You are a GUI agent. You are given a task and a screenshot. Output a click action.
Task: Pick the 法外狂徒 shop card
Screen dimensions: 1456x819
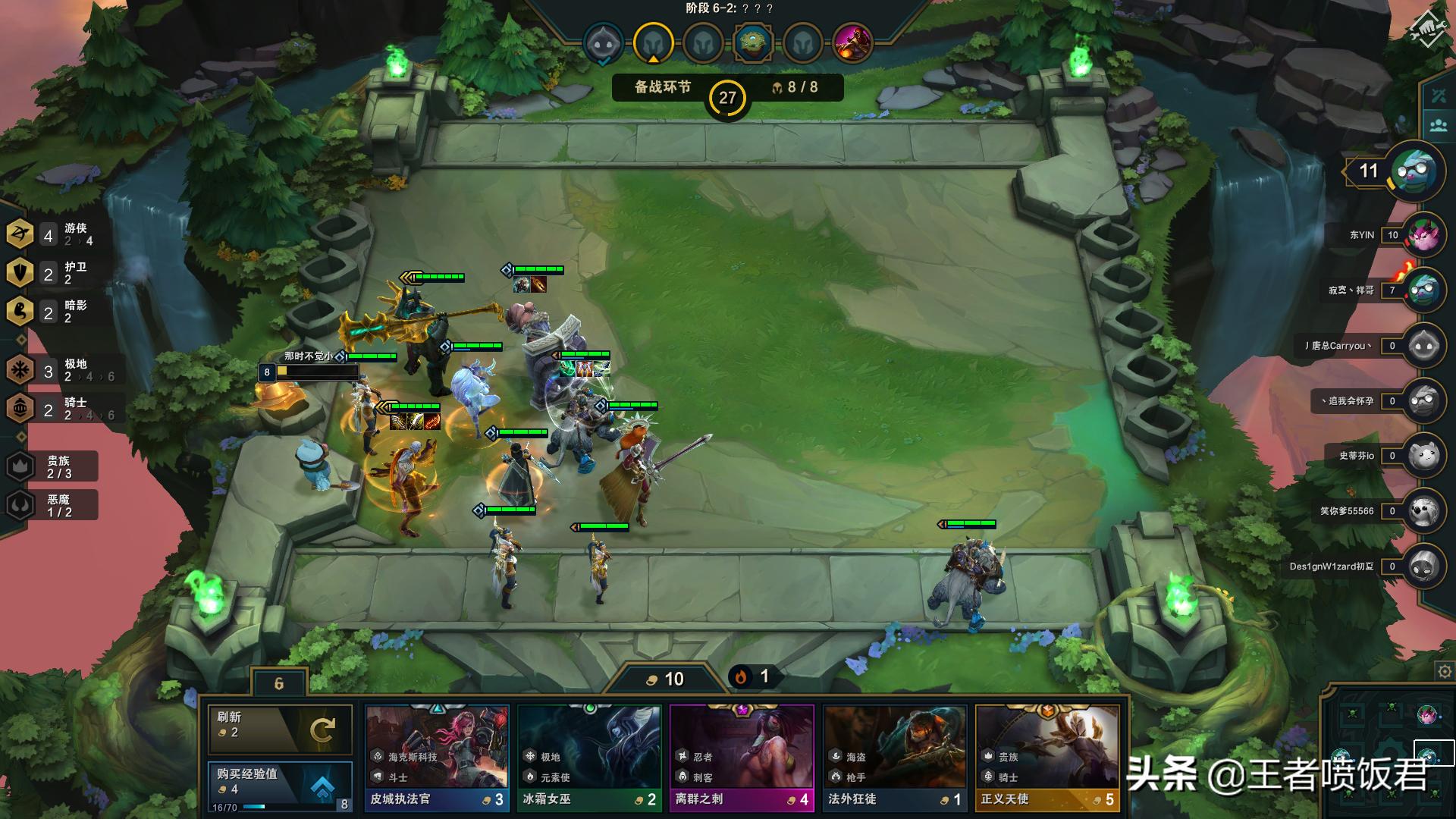click(x=895, y=758)
